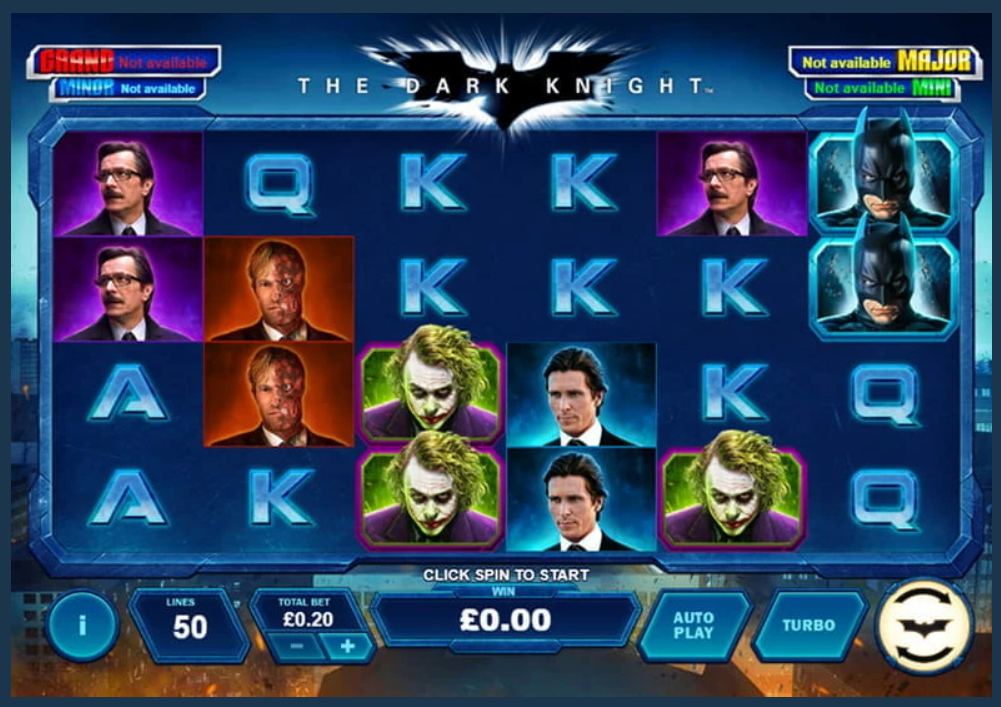
Task: Open the Auto Play options
Action: 693,625
